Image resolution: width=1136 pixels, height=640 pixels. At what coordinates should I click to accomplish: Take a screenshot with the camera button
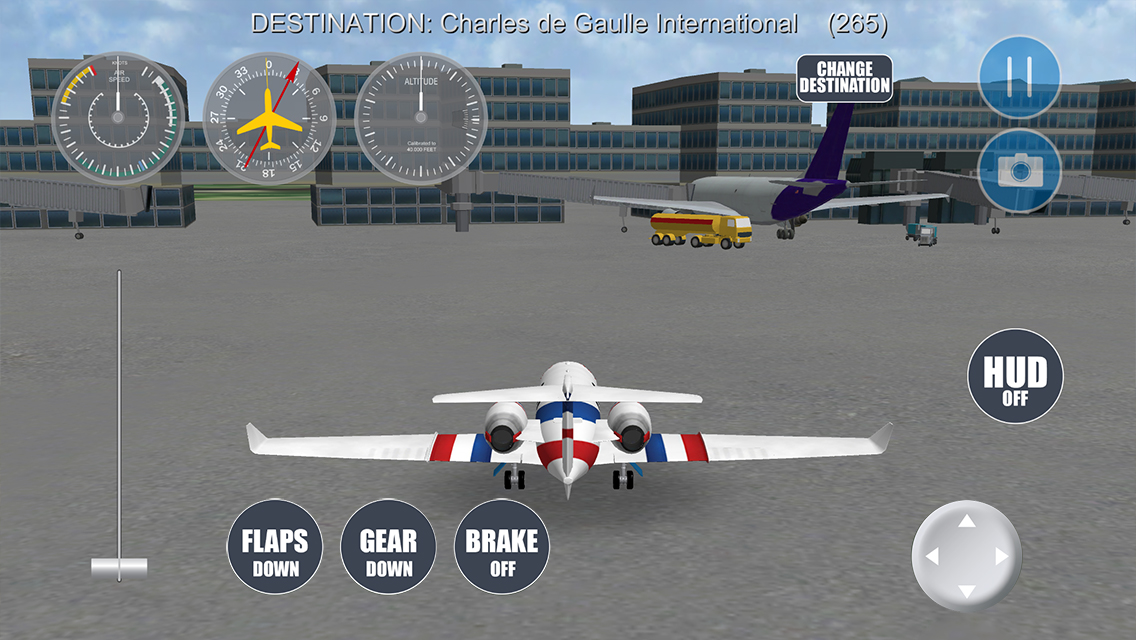pyautogui.click(x=1019, y=171)
